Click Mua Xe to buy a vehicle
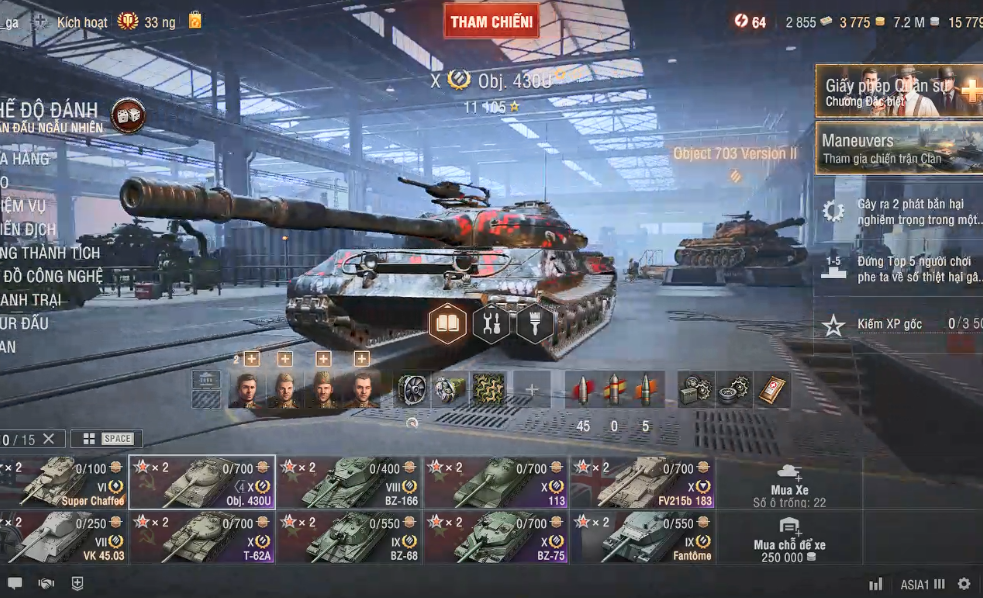 pos(790,482)
